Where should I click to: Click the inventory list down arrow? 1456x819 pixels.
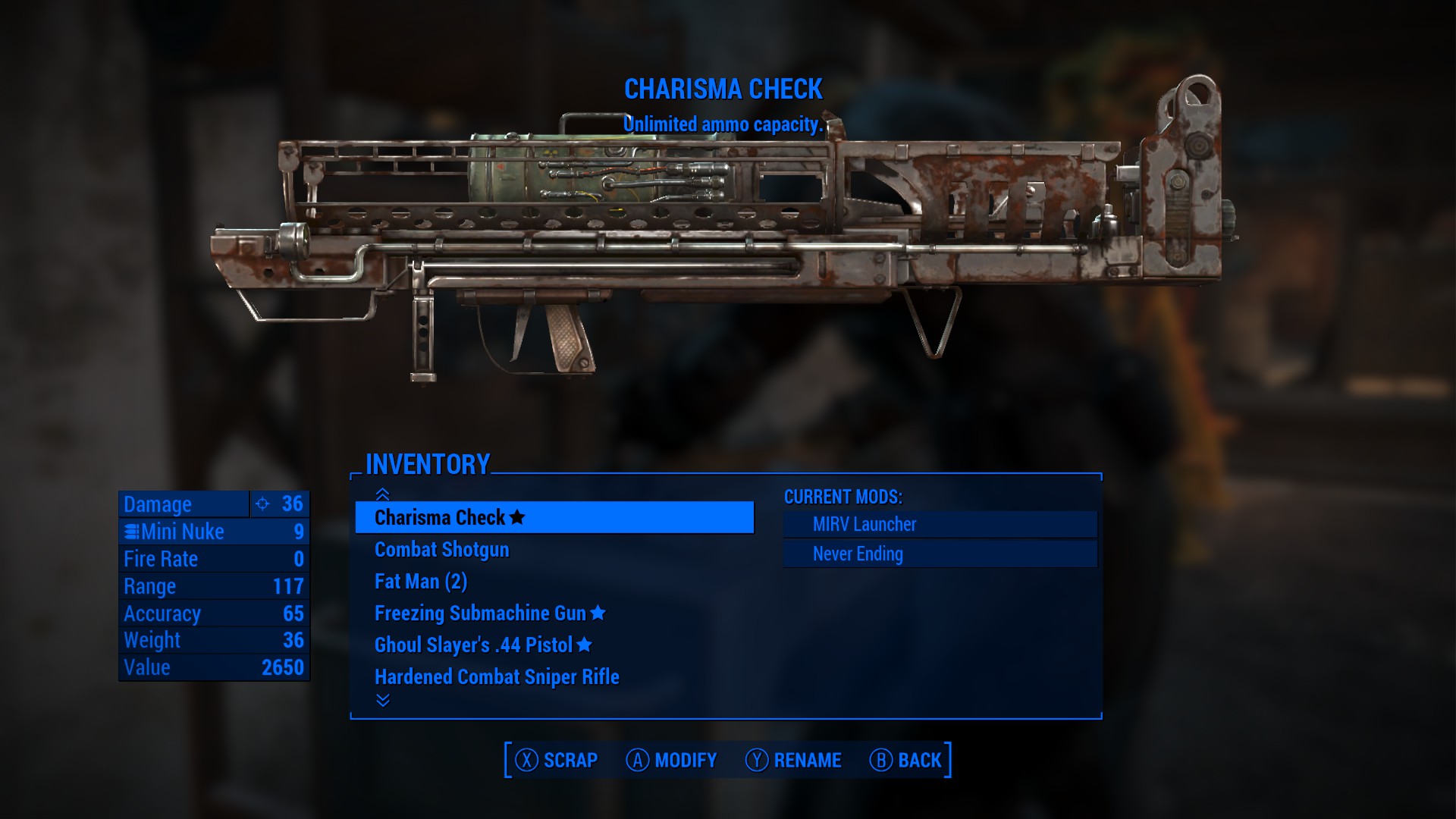(x=383, y=700)
